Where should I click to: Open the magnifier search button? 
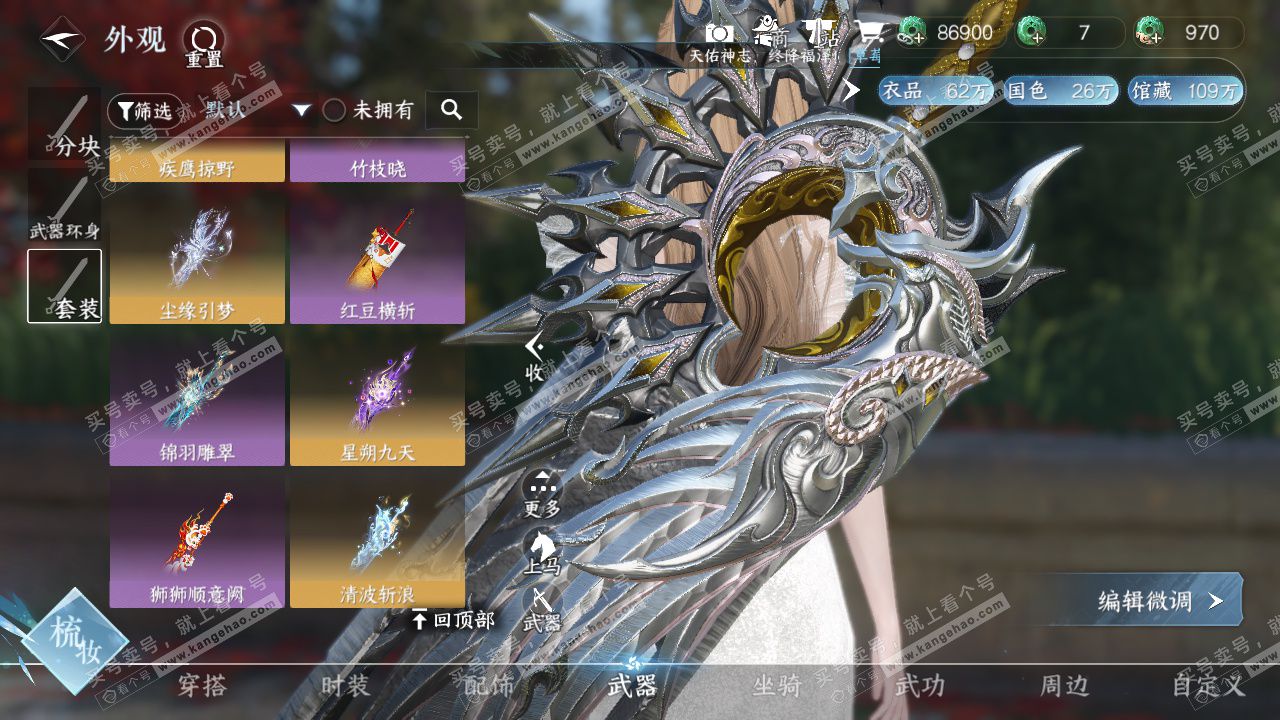pos(451,110)
